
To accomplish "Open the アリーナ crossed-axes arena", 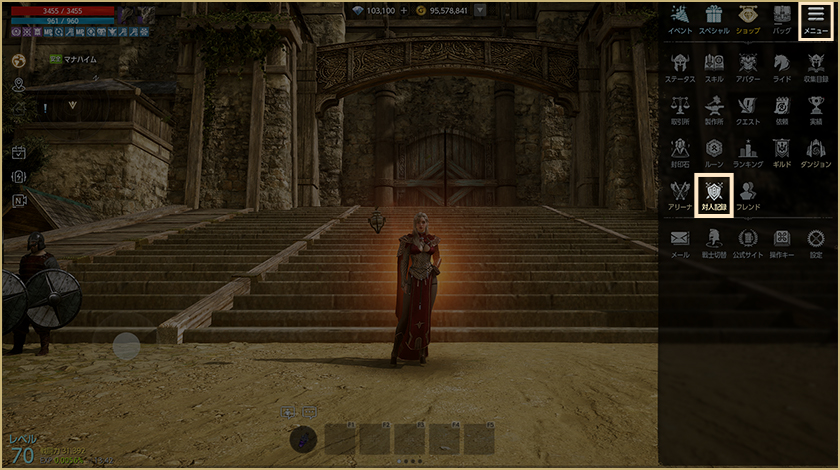I will point(680,194).
